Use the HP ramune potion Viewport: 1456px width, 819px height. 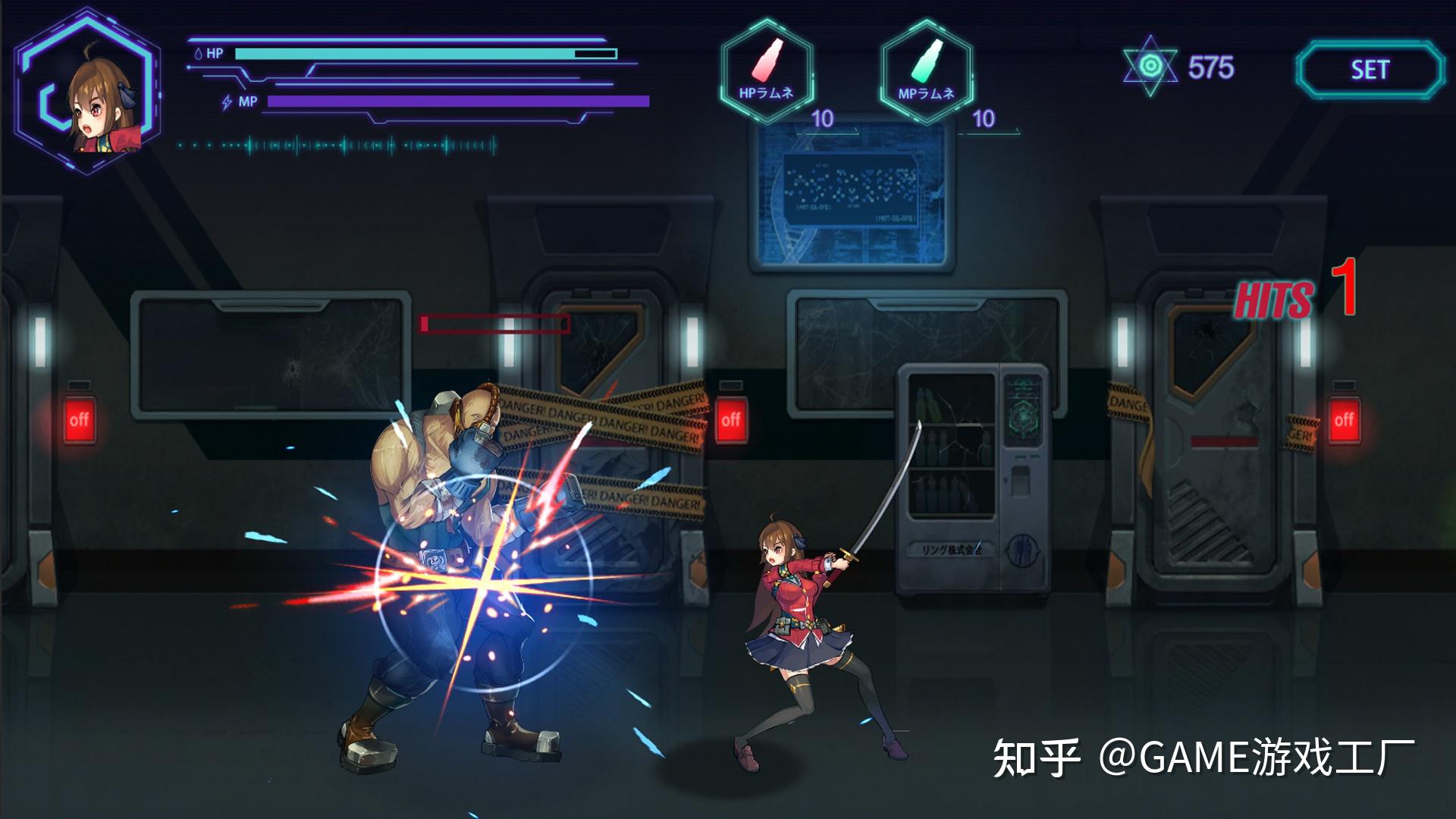tap(767, 70)
